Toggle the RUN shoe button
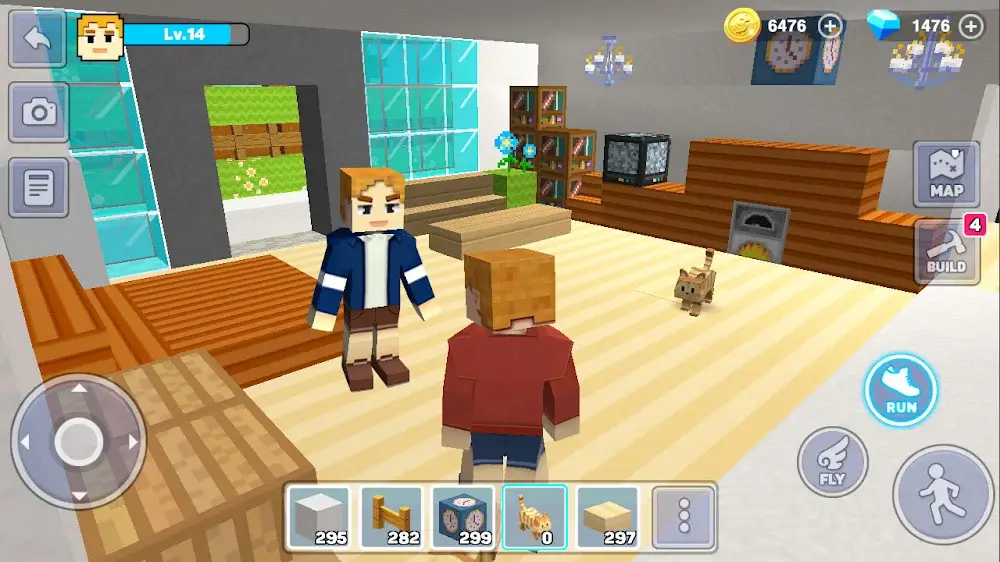Image resolution: width=1000 pixels, height=562 pixels. click(901, 389)
